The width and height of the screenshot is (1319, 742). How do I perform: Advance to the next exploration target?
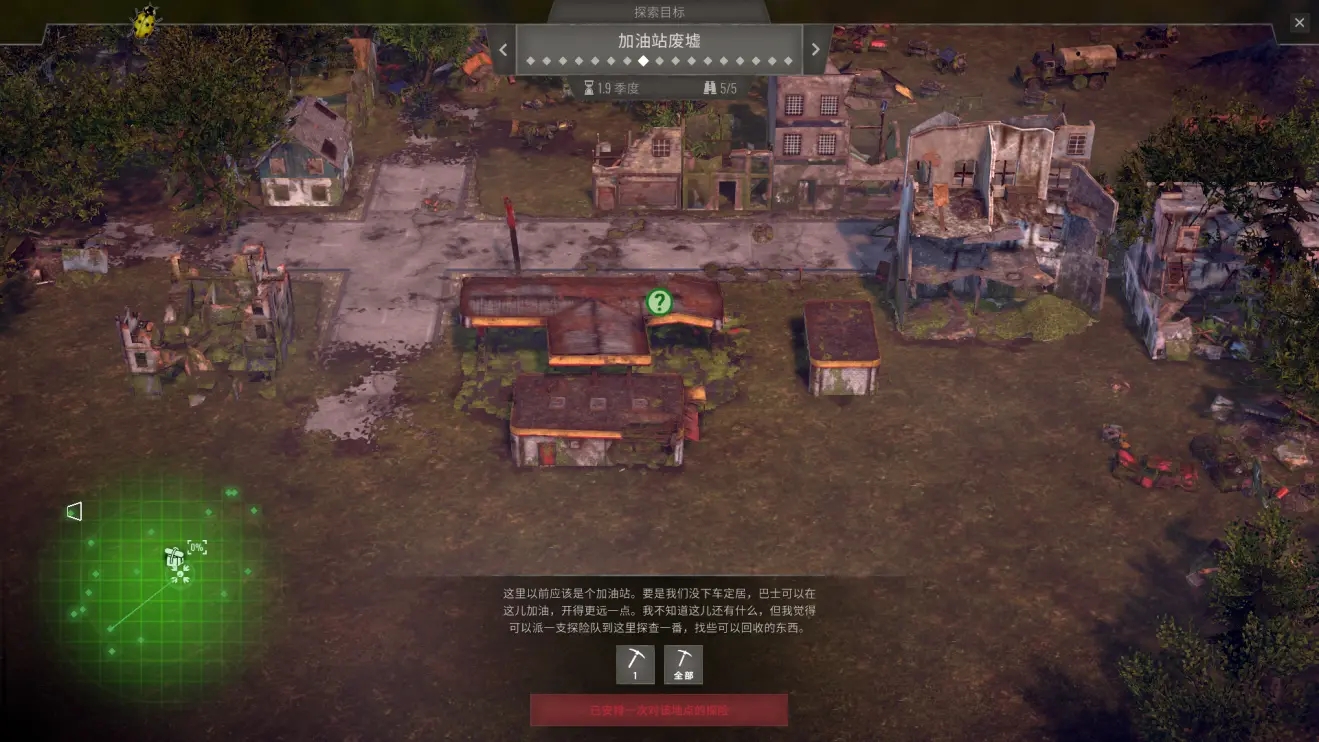click(816, 49)
